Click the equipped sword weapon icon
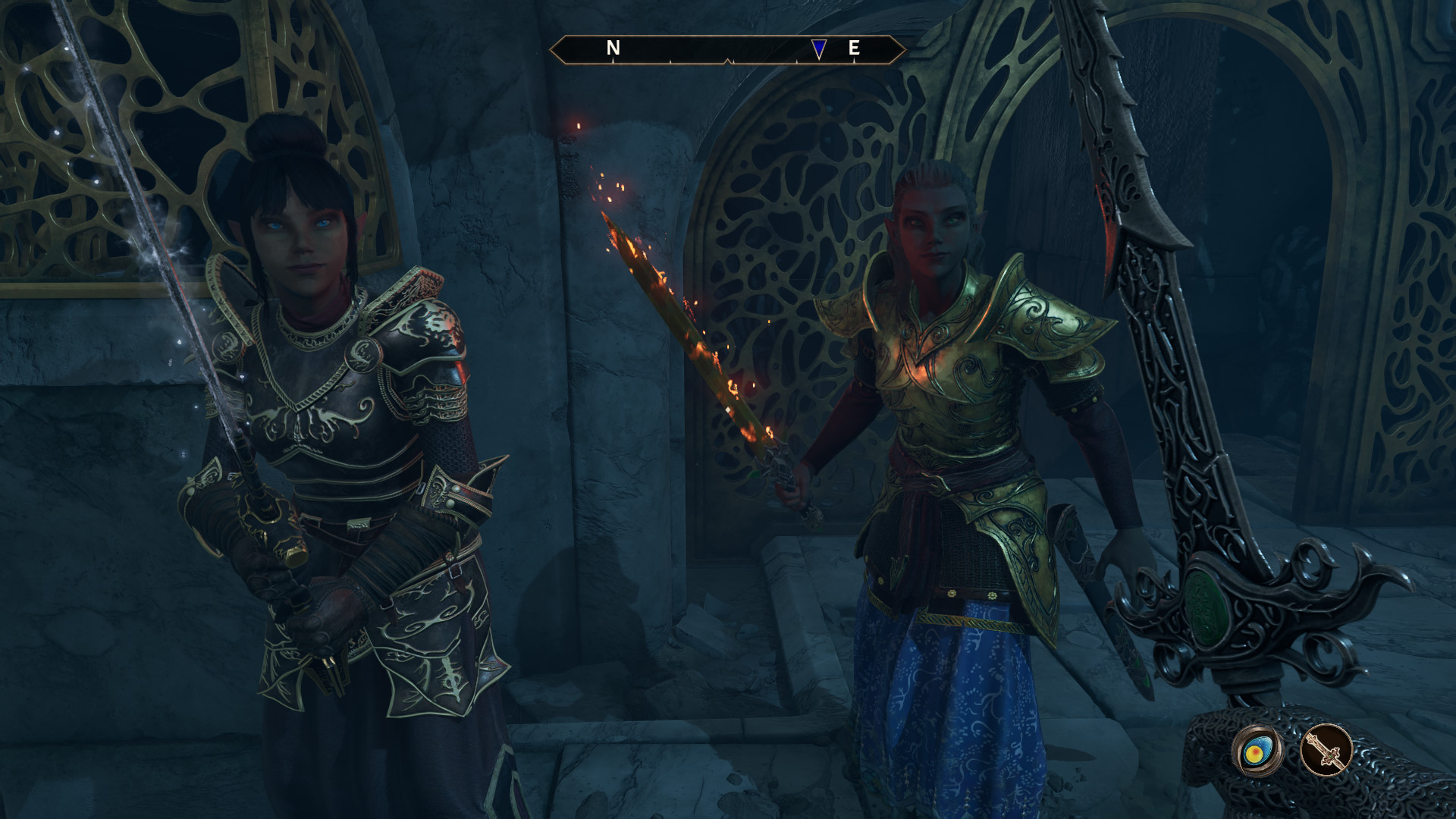 [1326, 750]
